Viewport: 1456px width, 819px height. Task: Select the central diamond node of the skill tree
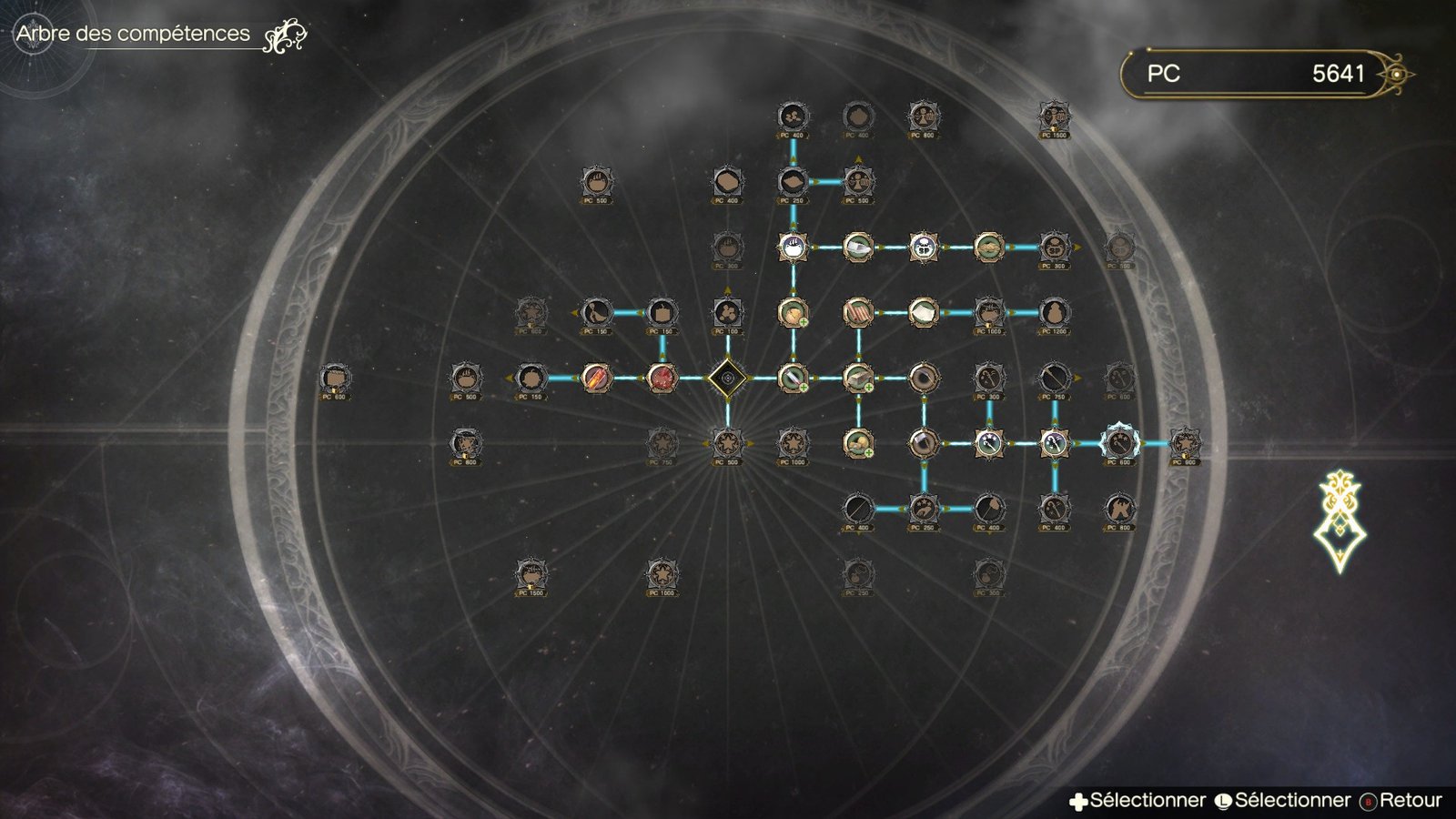point(727,378)
